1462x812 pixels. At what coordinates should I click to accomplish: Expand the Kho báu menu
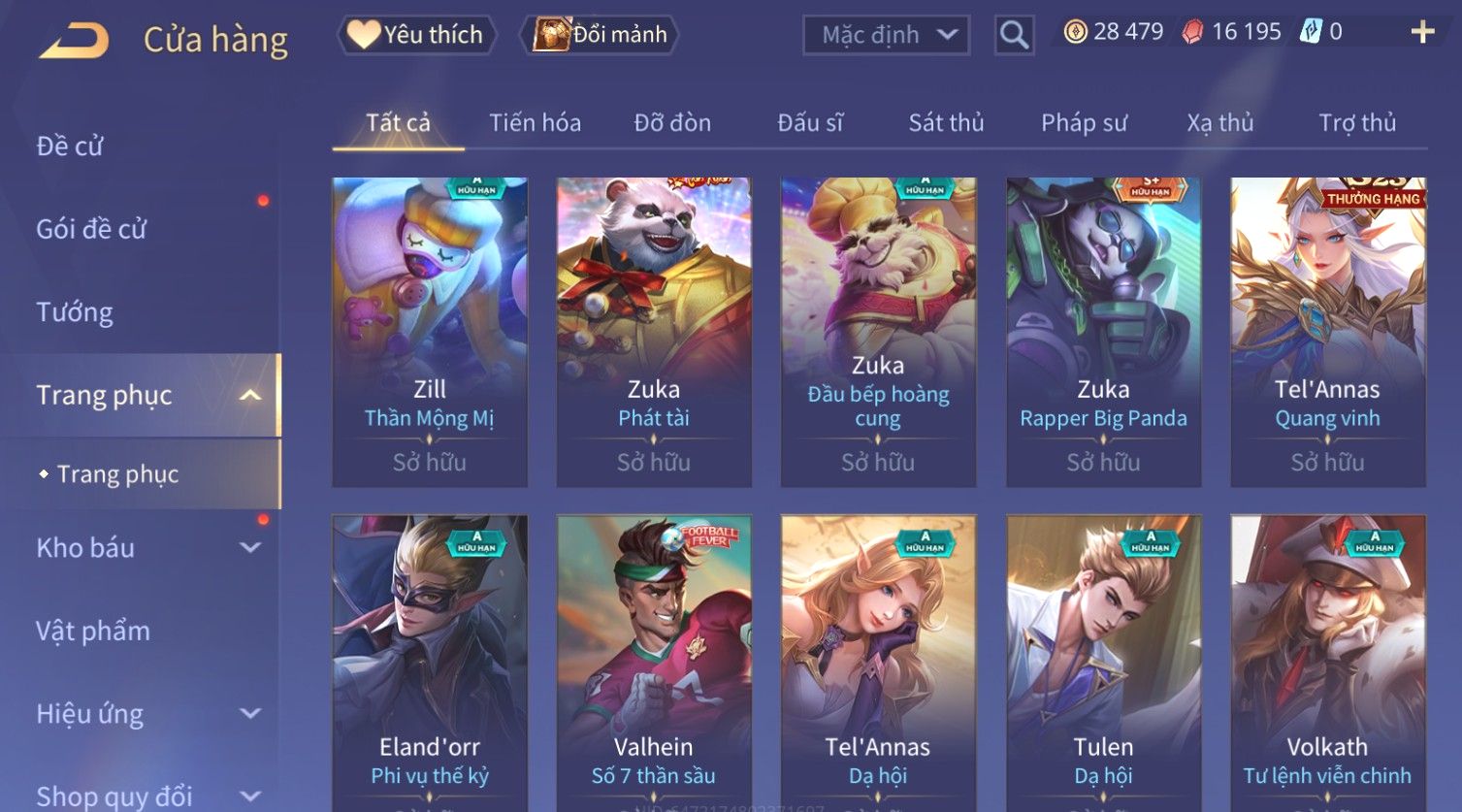point(146,548)
